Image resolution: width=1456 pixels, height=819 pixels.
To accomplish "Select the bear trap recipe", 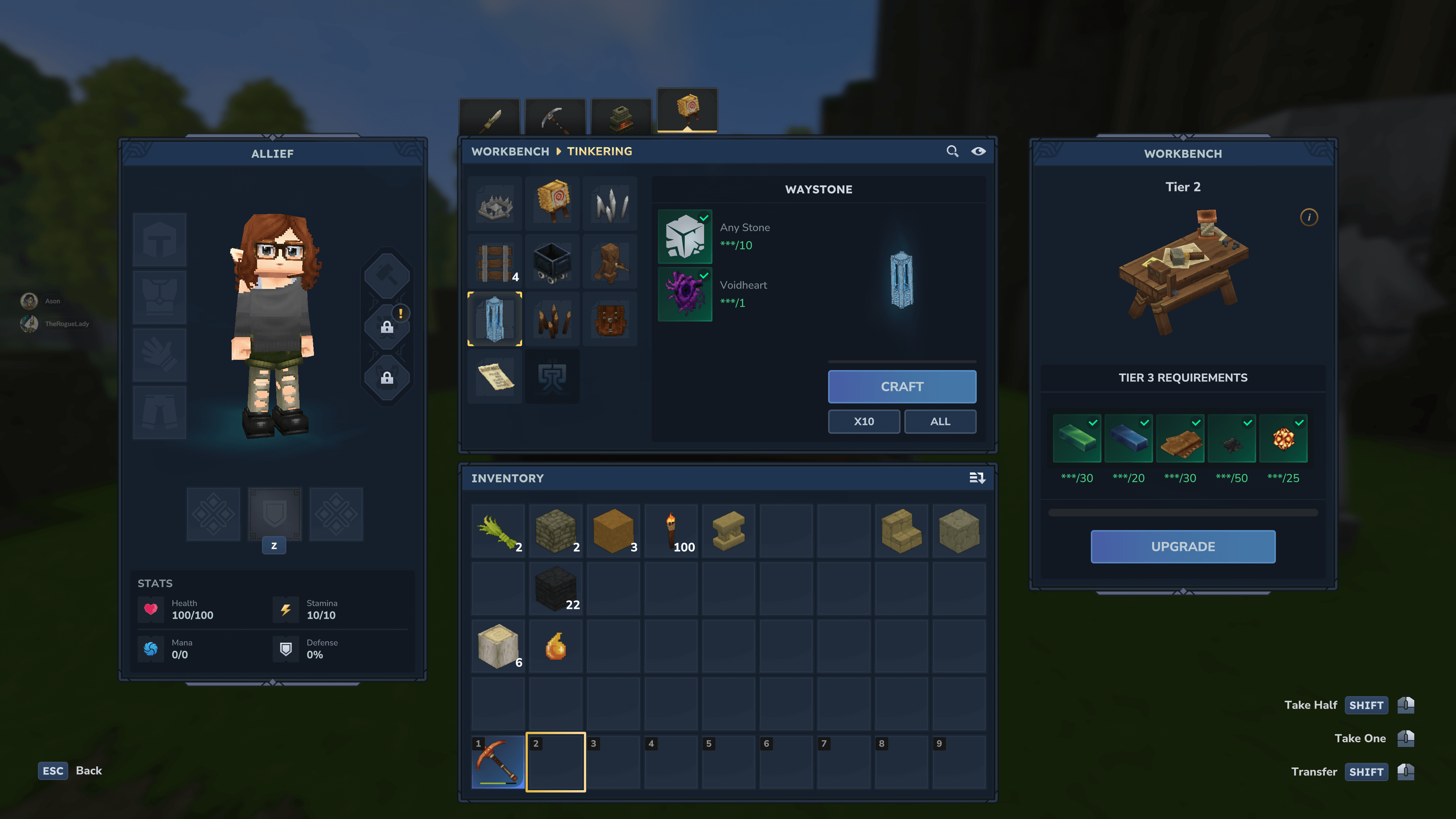I will point(494,204).
